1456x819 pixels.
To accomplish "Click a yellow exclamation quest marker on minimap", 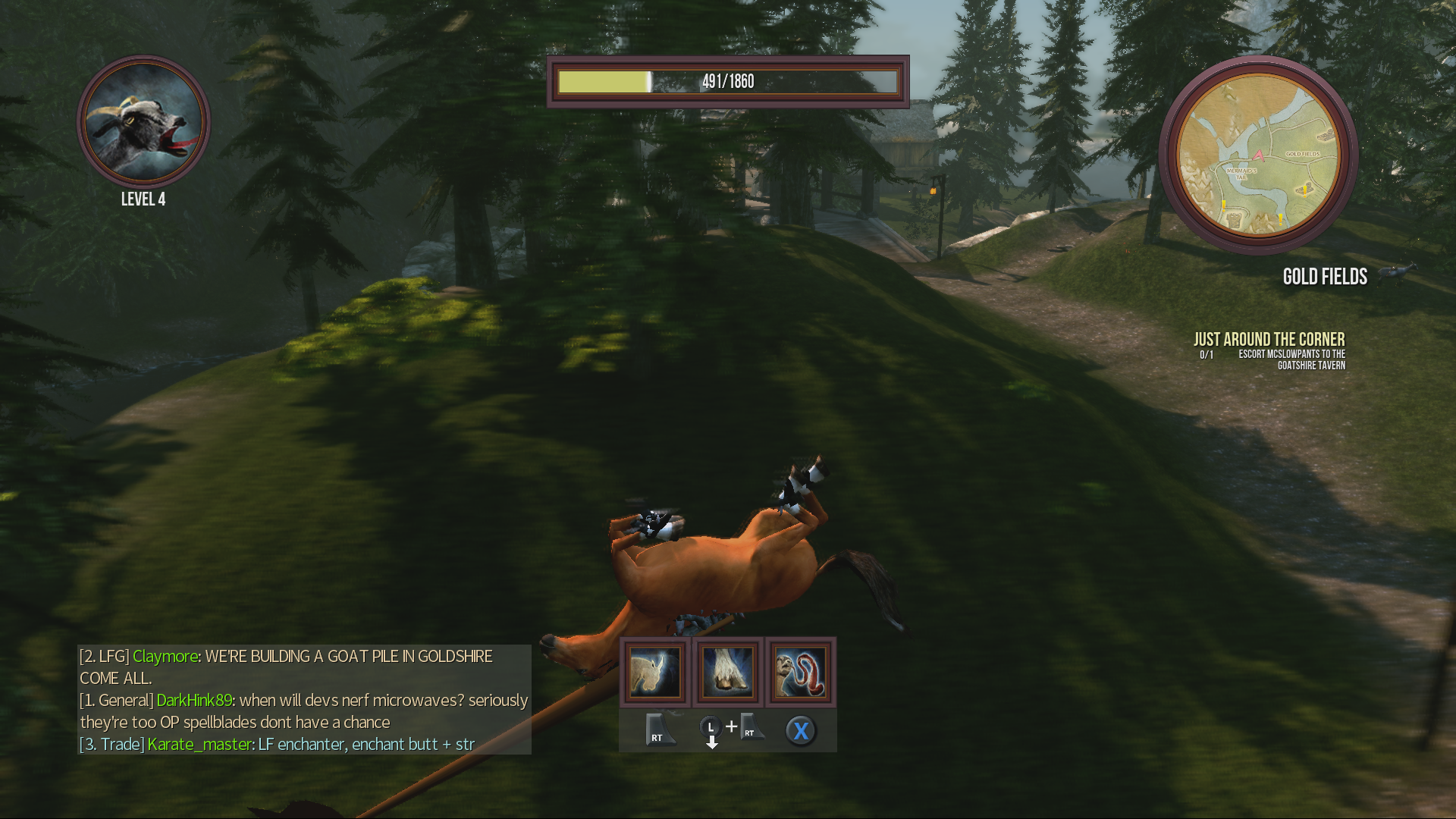I will (x=1305, y=192).
